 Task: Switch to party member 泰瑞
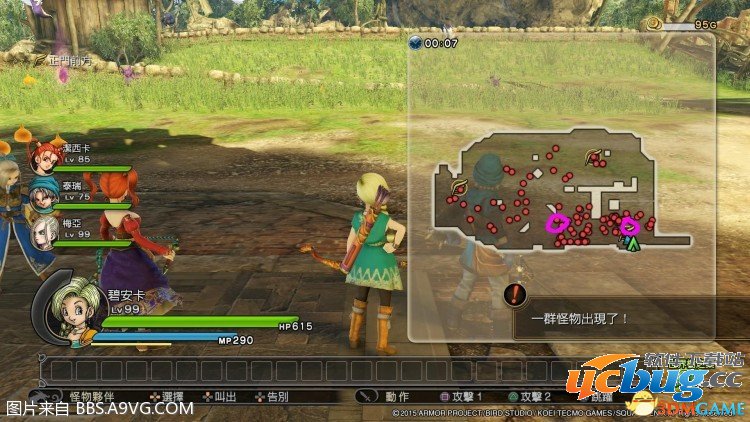44,192
